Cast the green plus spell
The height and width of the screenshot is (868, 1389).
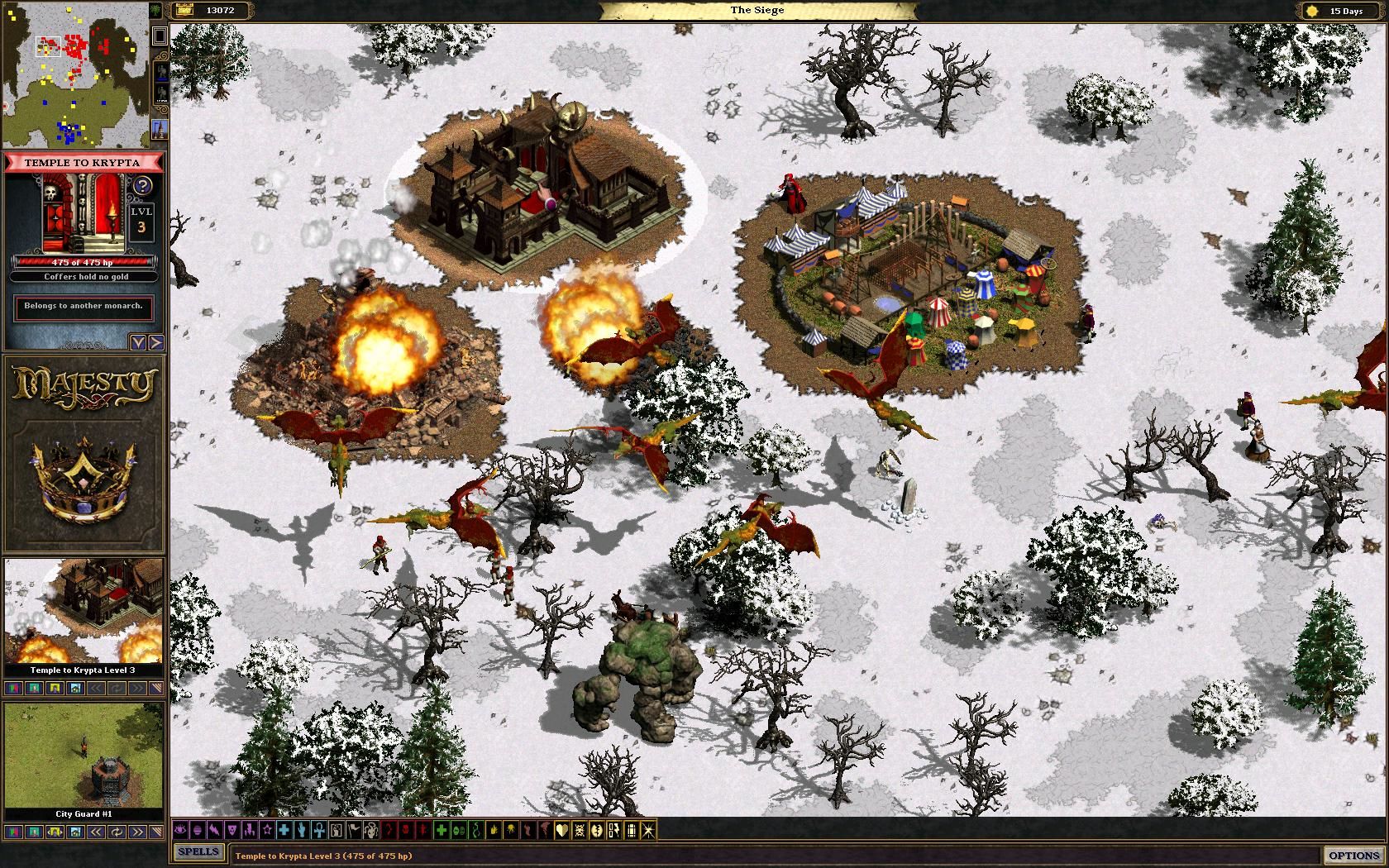(441, 830)
